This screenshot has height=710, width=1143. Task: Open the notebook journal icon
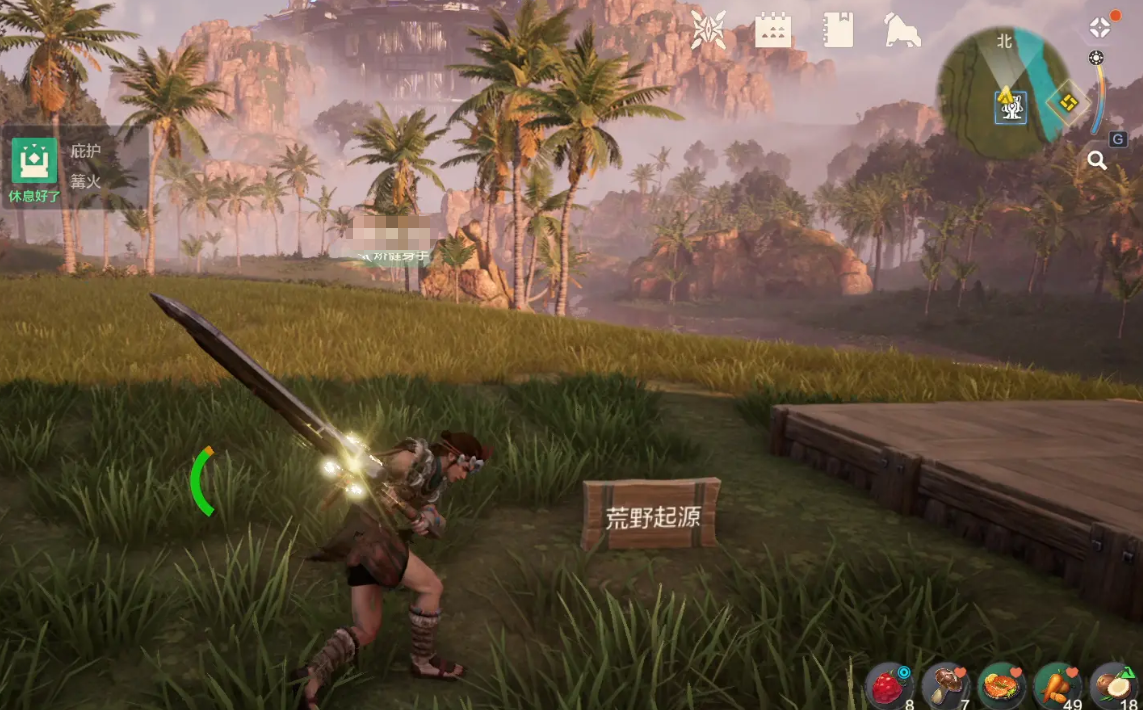coord(838,30)
